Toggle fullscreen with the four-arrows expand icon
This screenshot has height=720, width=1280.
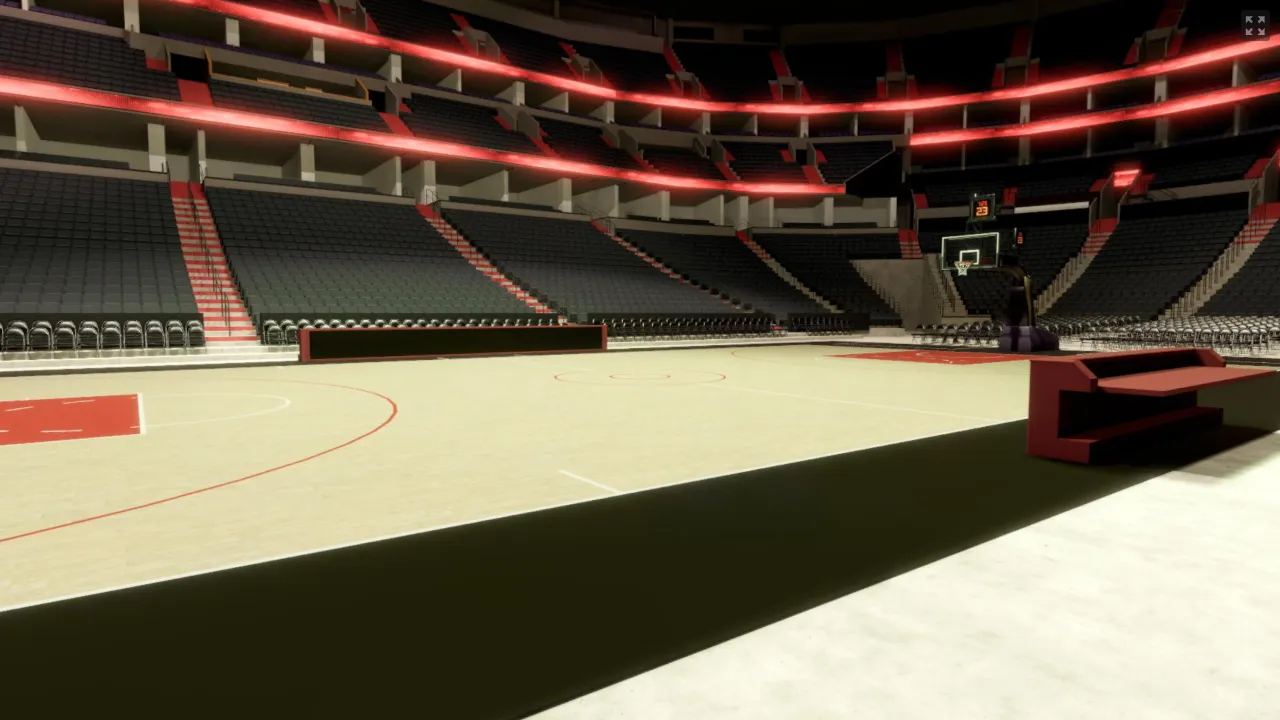[x=1254, y=25]
